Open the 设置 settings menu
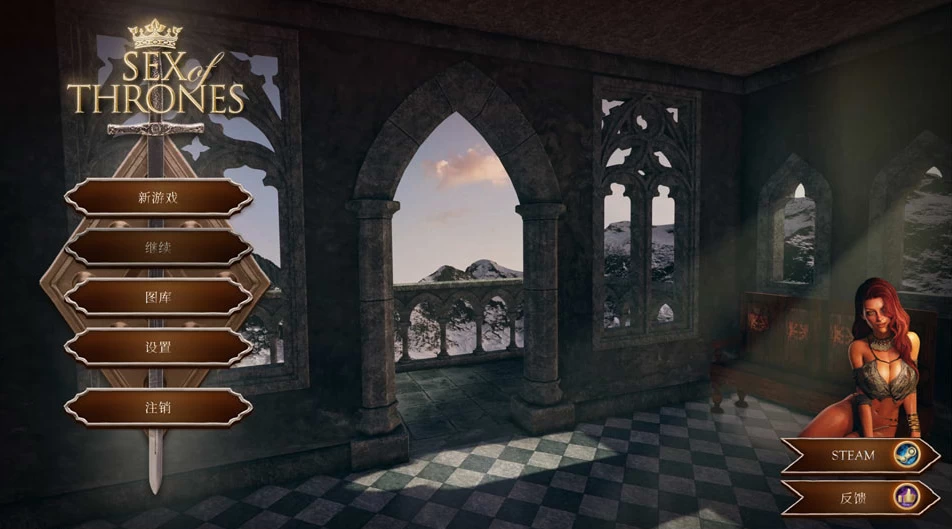 click(158, 347)
